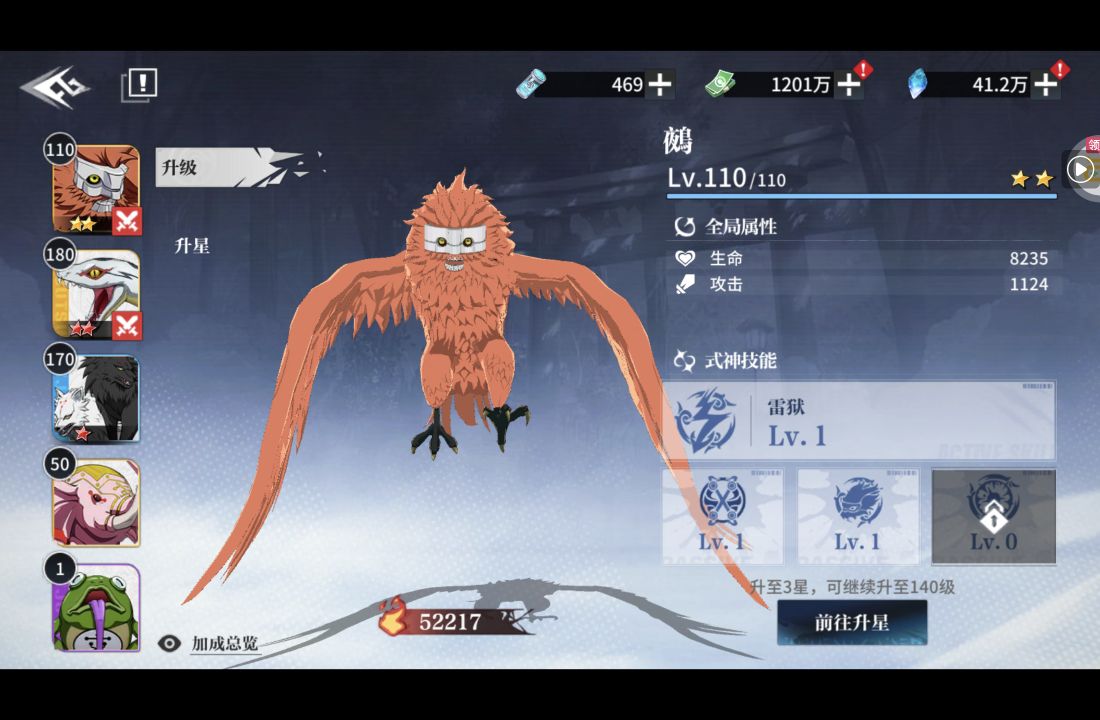Viewport: 1100px width, 720px height.
Task: Inspect the locked Lv. 0 skill
Action: point(993,516)
